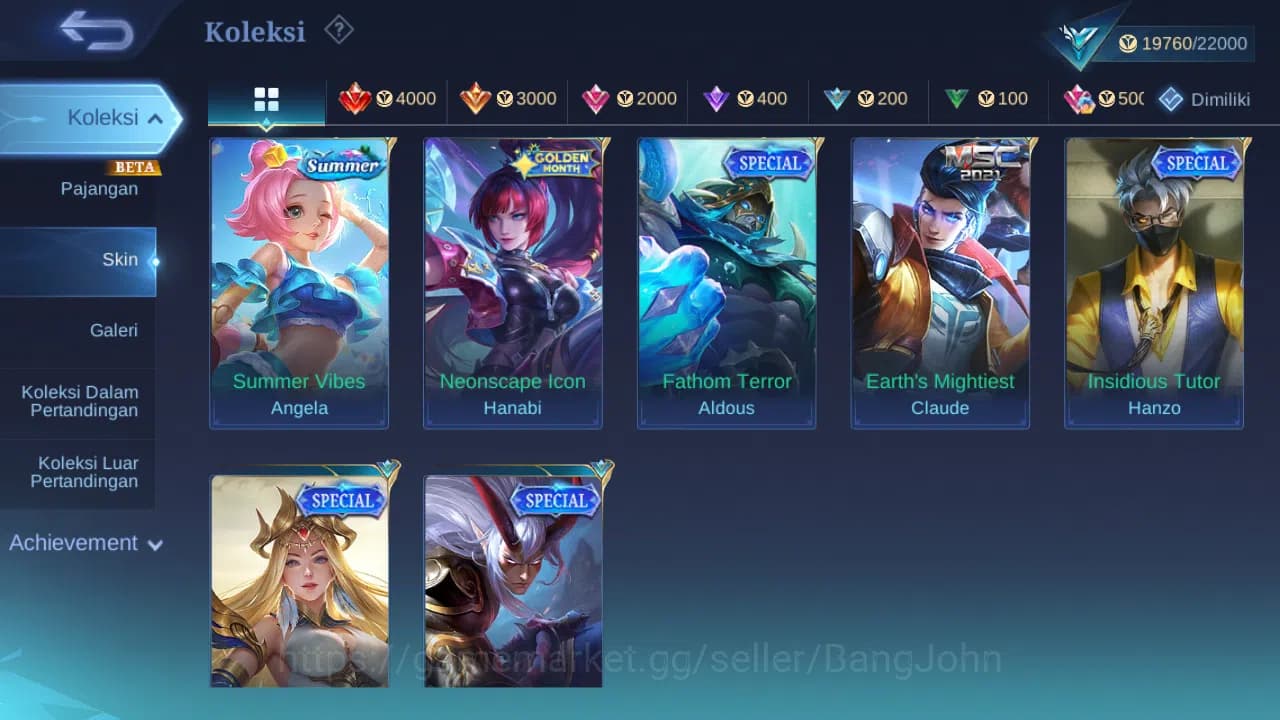Expand the Achievement section
This screenshot has width=1280, height=720.
click(85, 543)
